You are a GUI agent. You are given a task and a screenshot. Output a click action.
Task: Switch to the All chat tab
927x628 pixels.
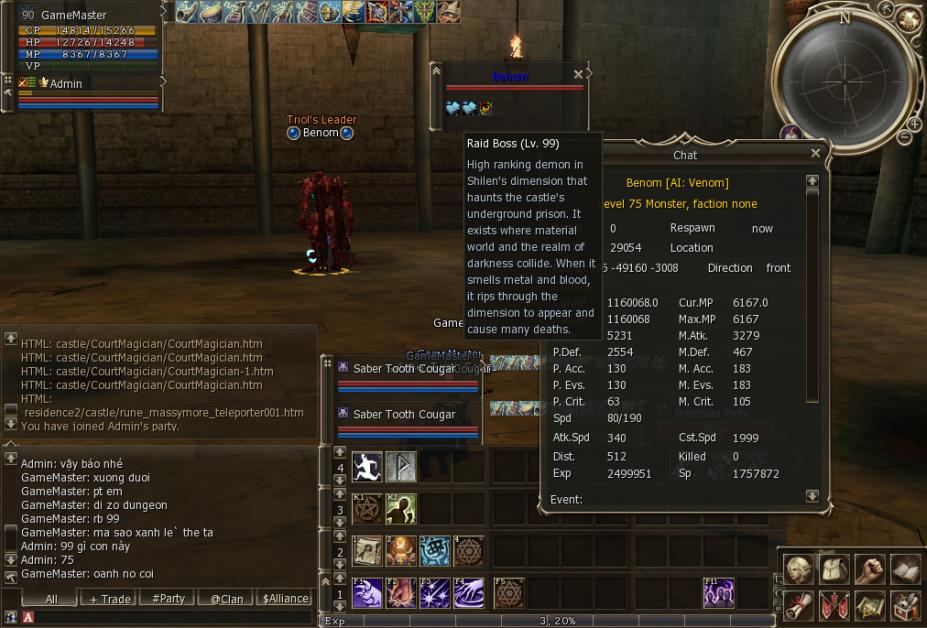(x=51, y=598)
